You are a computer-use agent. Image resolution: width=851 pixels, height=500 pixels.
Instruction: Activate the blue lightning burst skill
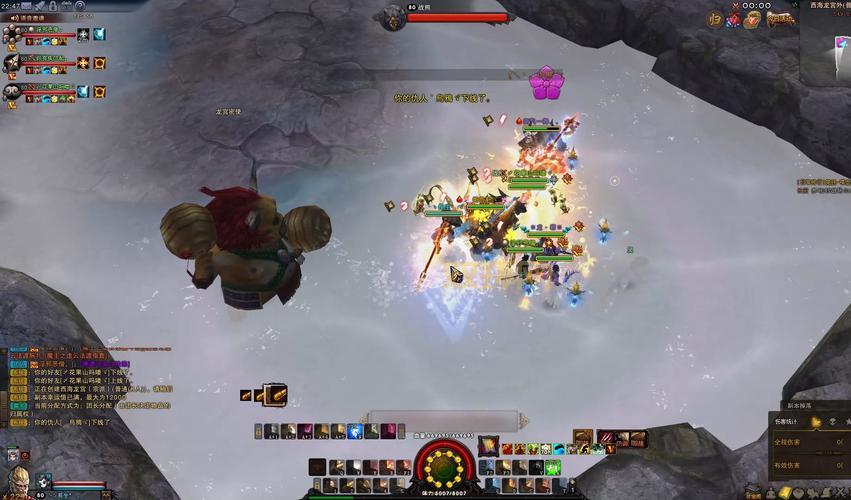pyautogui.click(x=356, y=431)
